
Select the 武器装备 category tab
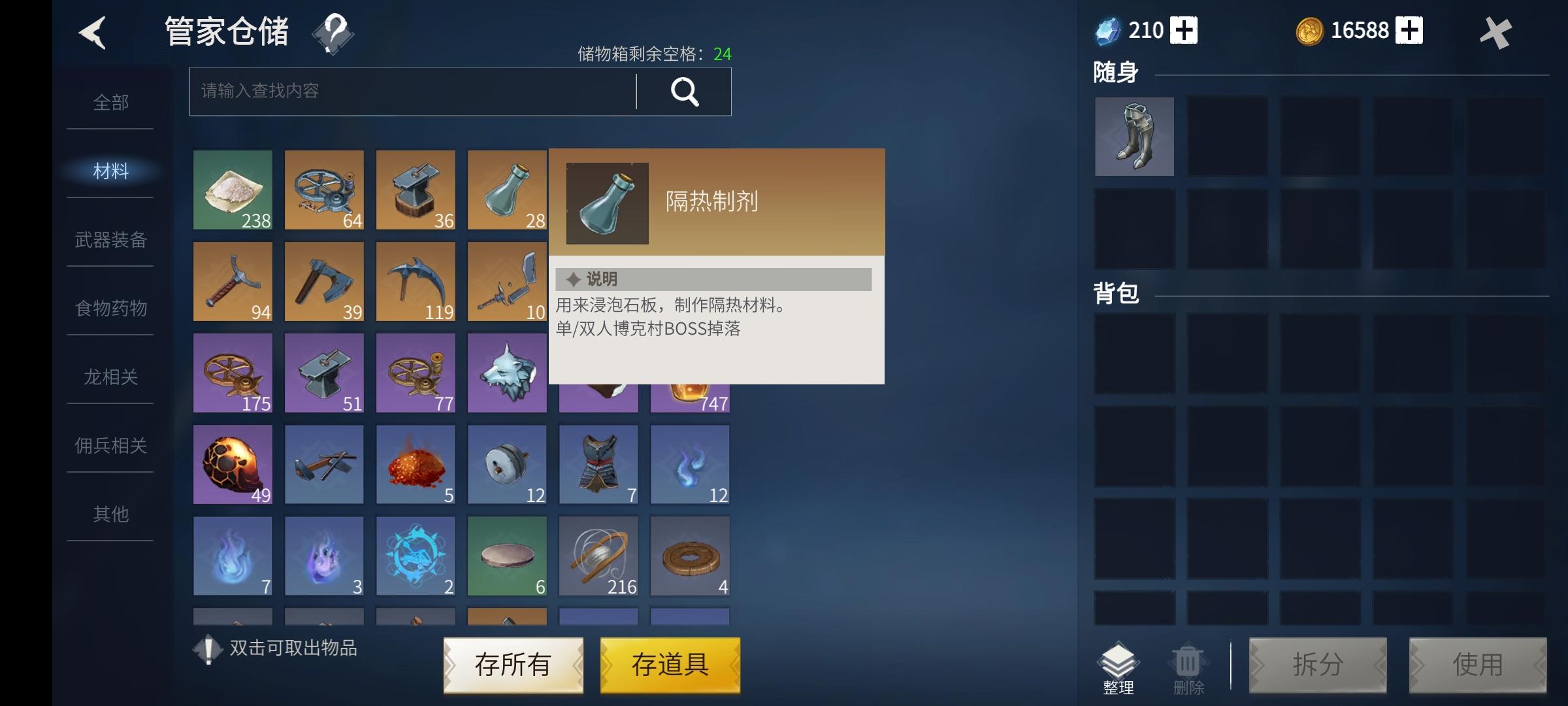pyautogui.click(x=110, y=240)
